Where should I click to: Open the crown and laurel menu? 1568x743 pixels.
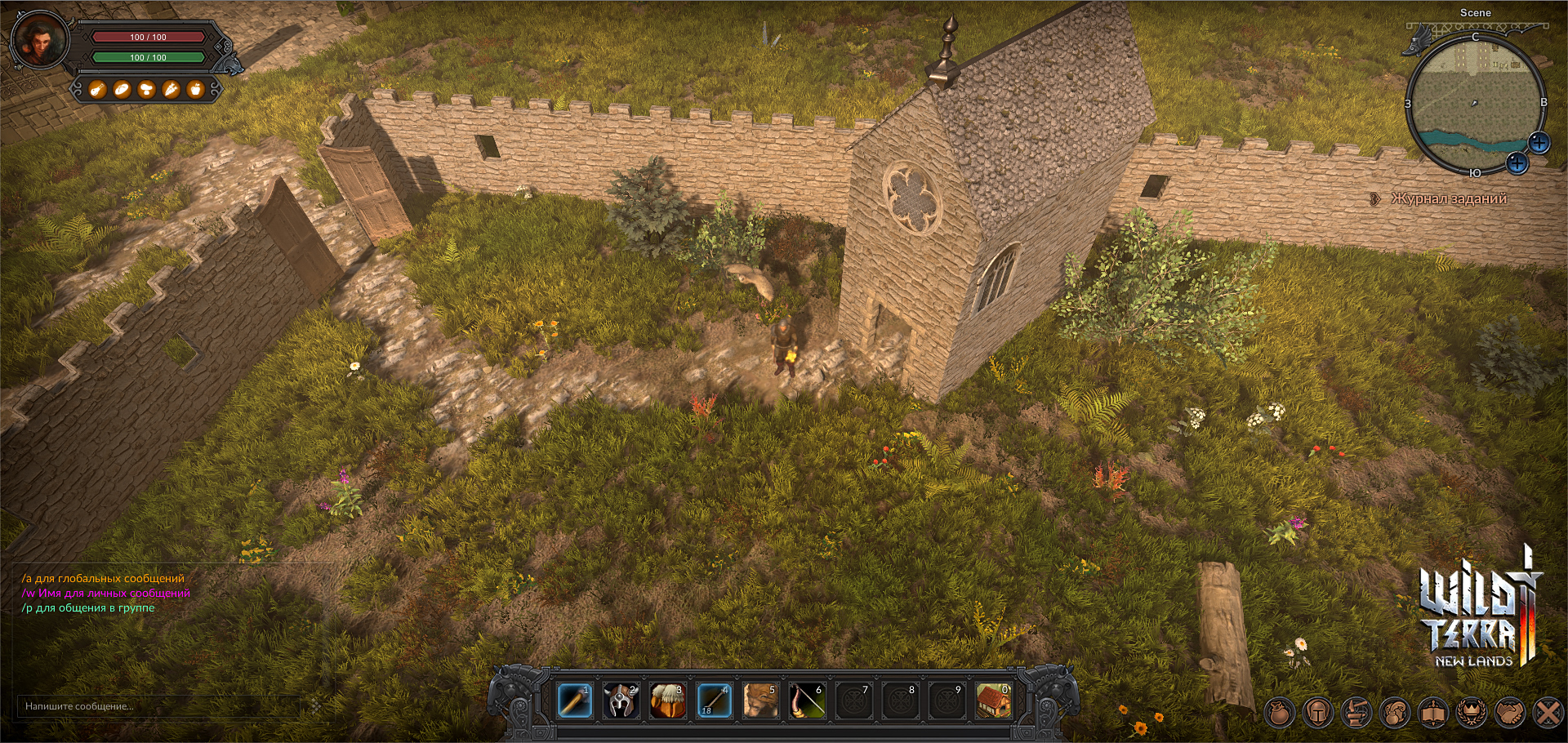[x=1472, y=713]
